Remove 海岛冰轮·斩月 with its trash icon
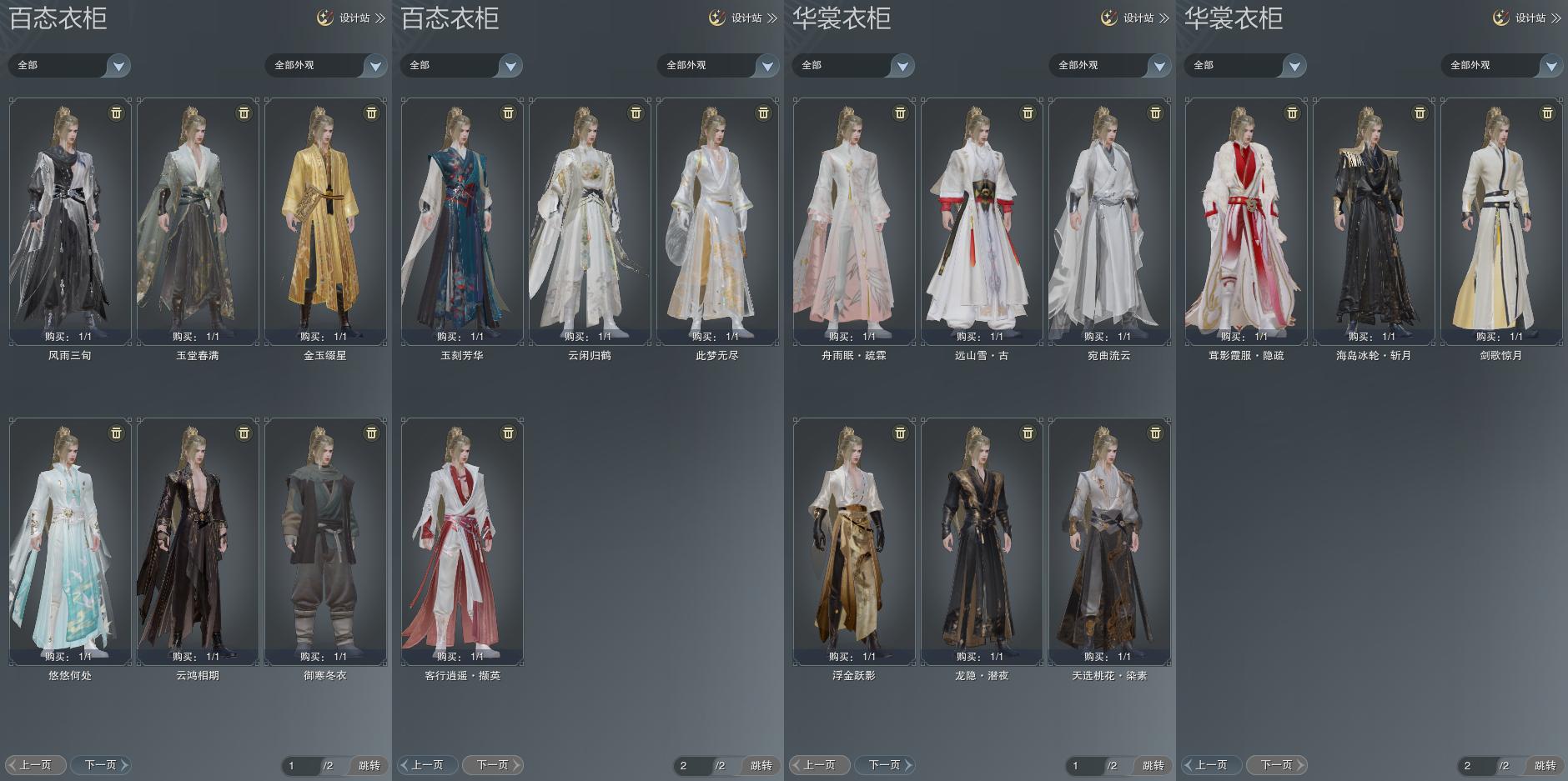 [x=1420, y=113]
